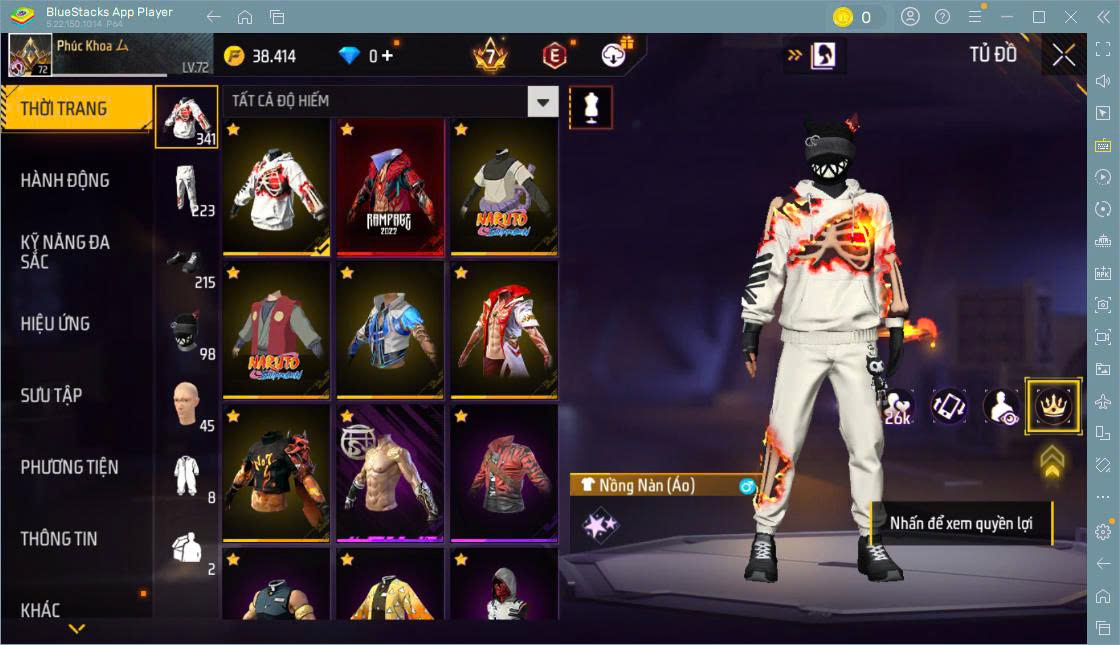Pick the Rampage 2022 jacket
This screenshot has height=645, width=1120.
pyautogui.click(x=390, y=186)
